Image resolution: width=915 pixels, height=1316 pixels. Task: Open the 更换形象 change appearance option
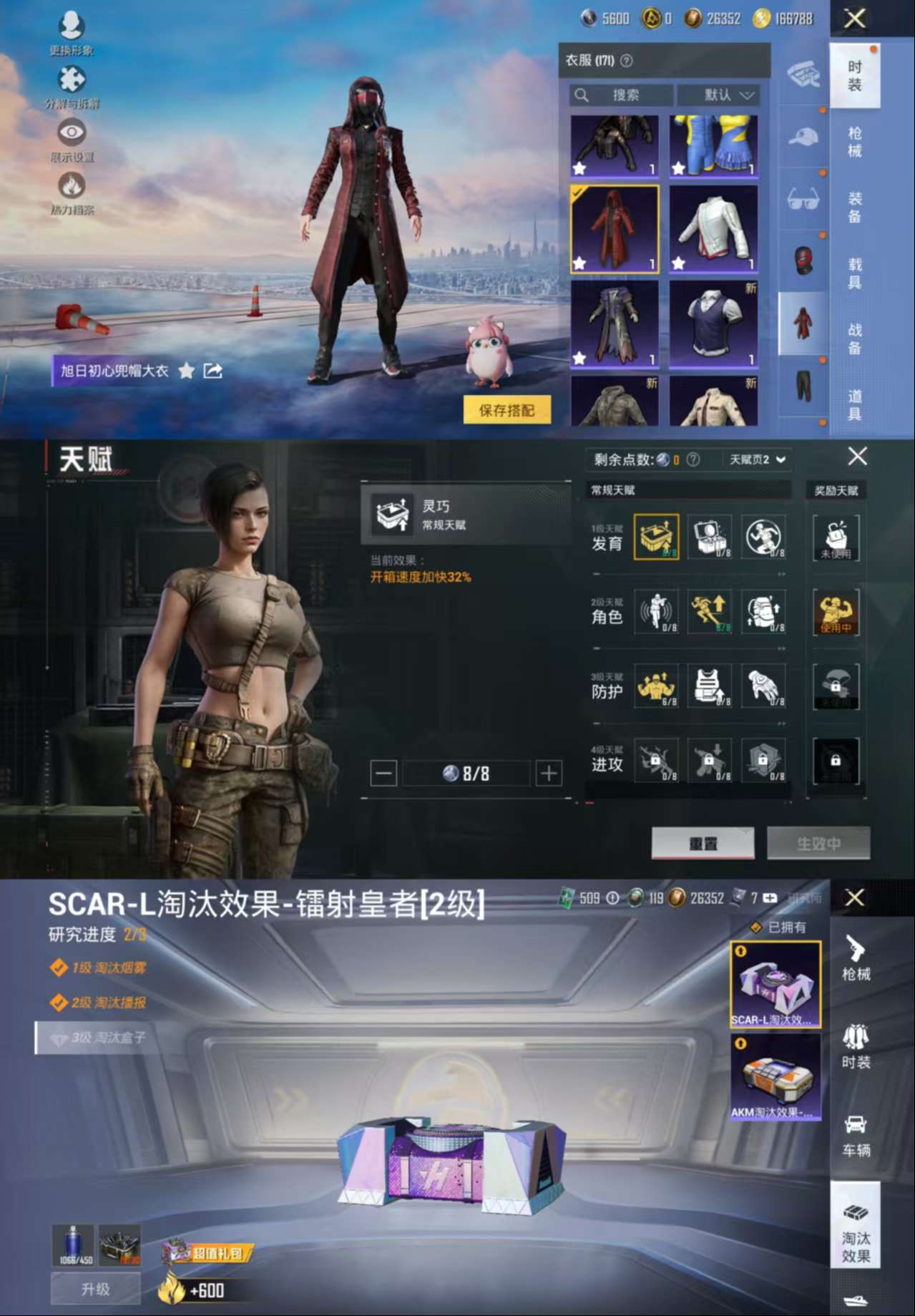click(72, 32)
